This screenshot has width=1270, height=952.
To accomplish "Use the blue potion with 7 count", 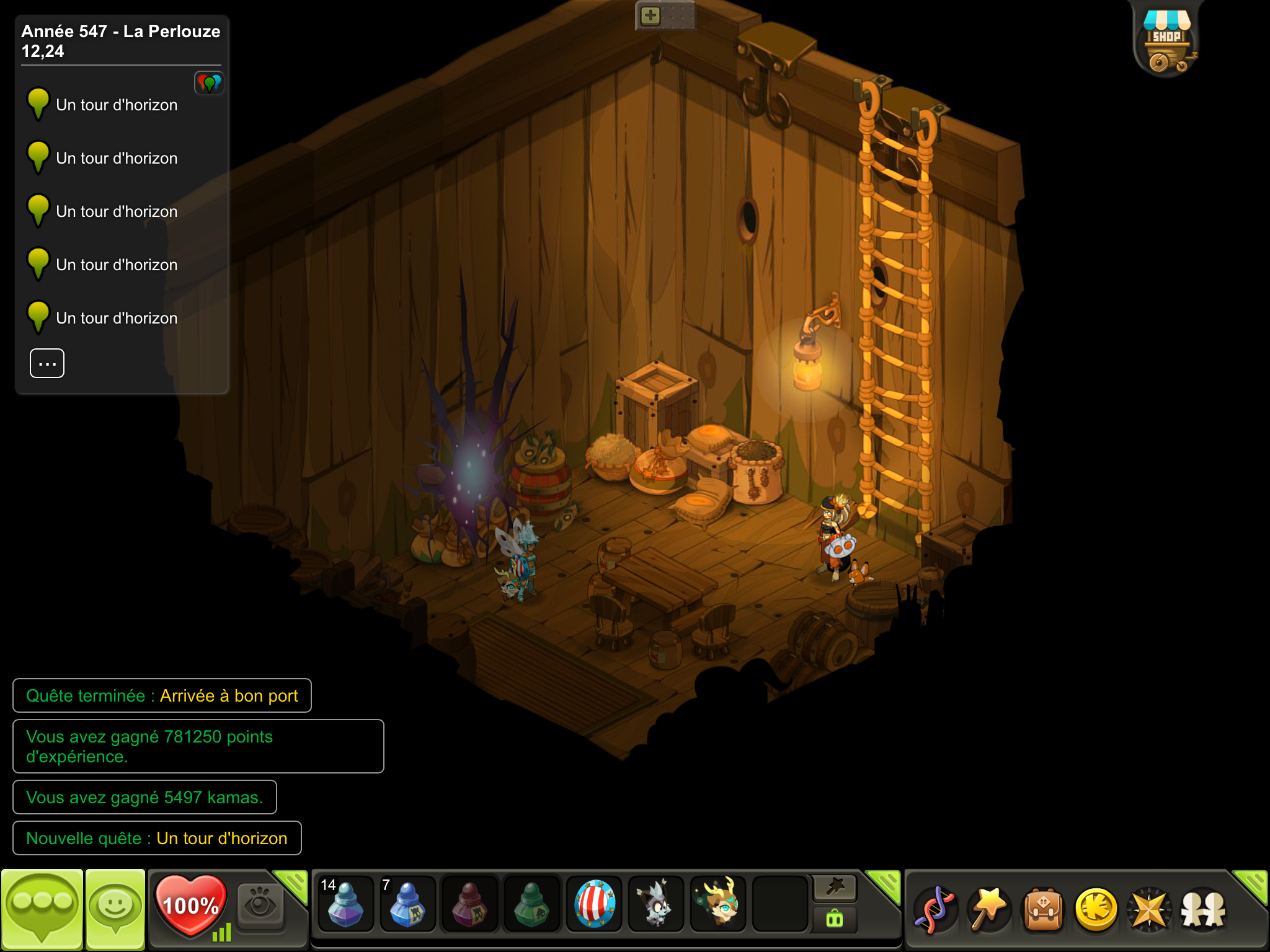I will [407, 904].
